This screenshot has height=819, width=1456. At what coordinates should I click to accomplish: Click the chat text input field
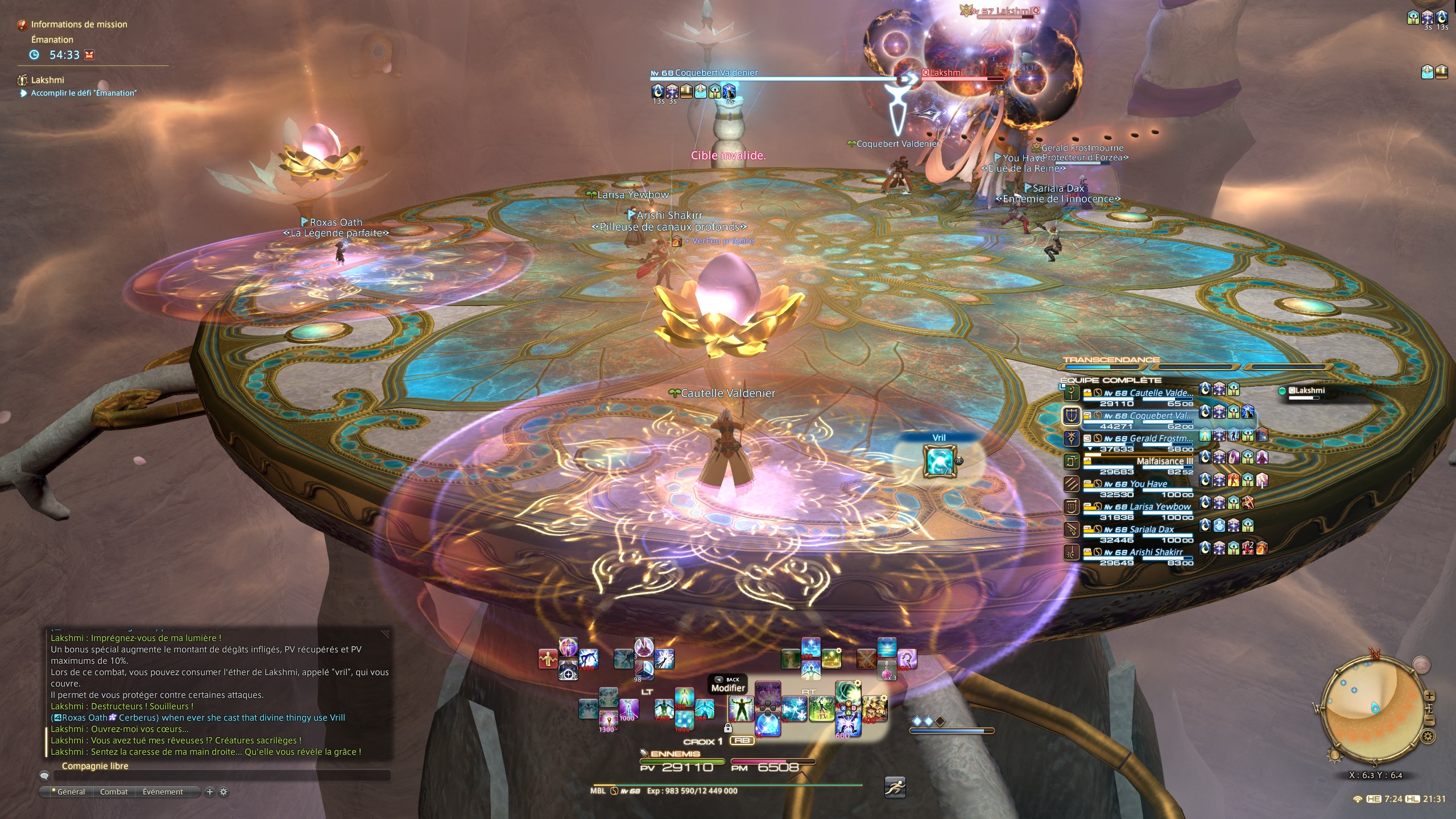(222, 775)
